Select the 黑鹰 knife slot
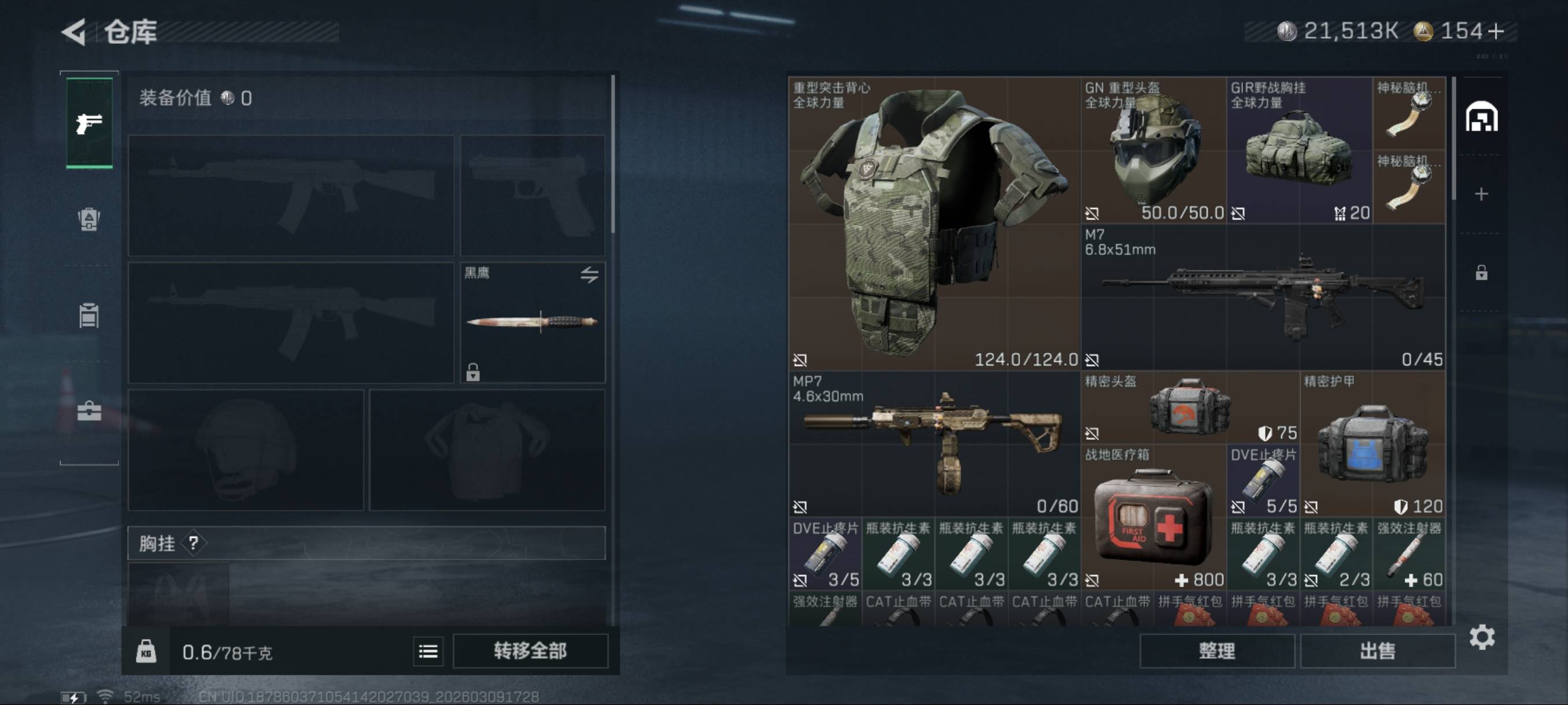1568x705 pixels. [x=532, y=322]
